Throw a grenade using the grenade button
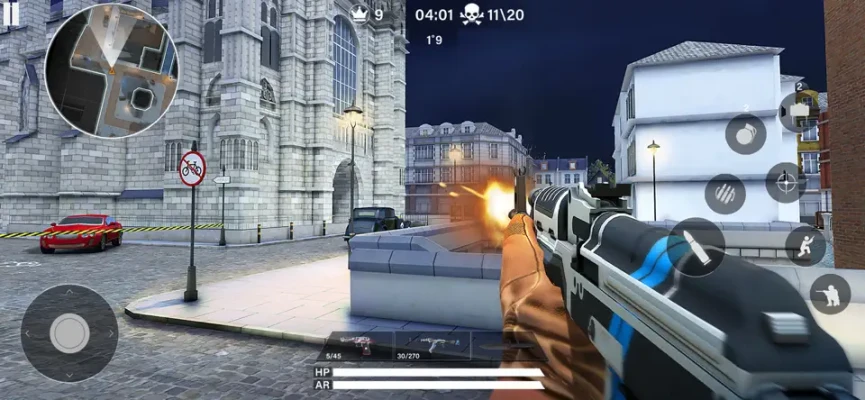 pyautogui.click(x=745, y=133)
